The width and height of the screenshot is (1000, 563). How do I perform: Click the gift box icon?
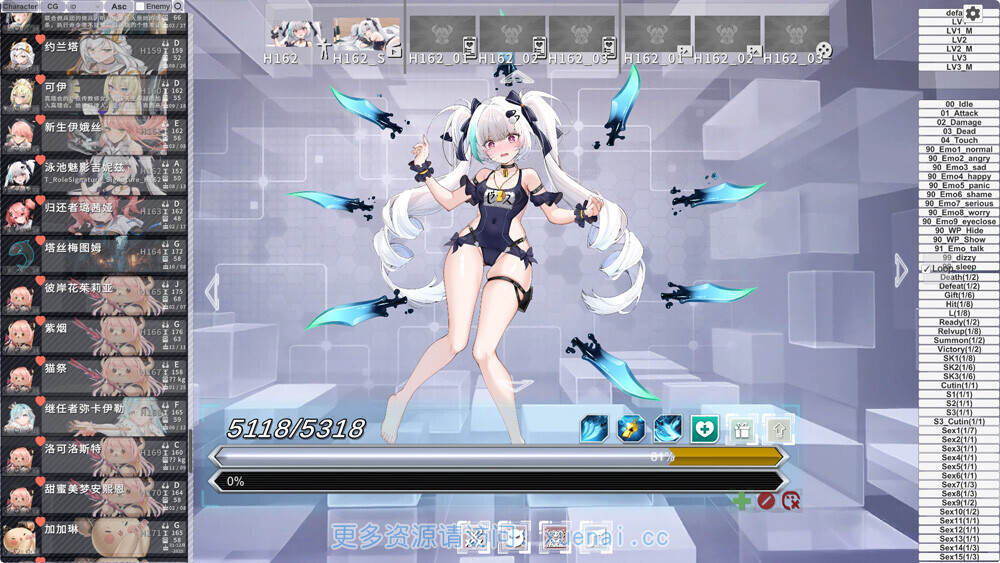click(x=741, y=429)
